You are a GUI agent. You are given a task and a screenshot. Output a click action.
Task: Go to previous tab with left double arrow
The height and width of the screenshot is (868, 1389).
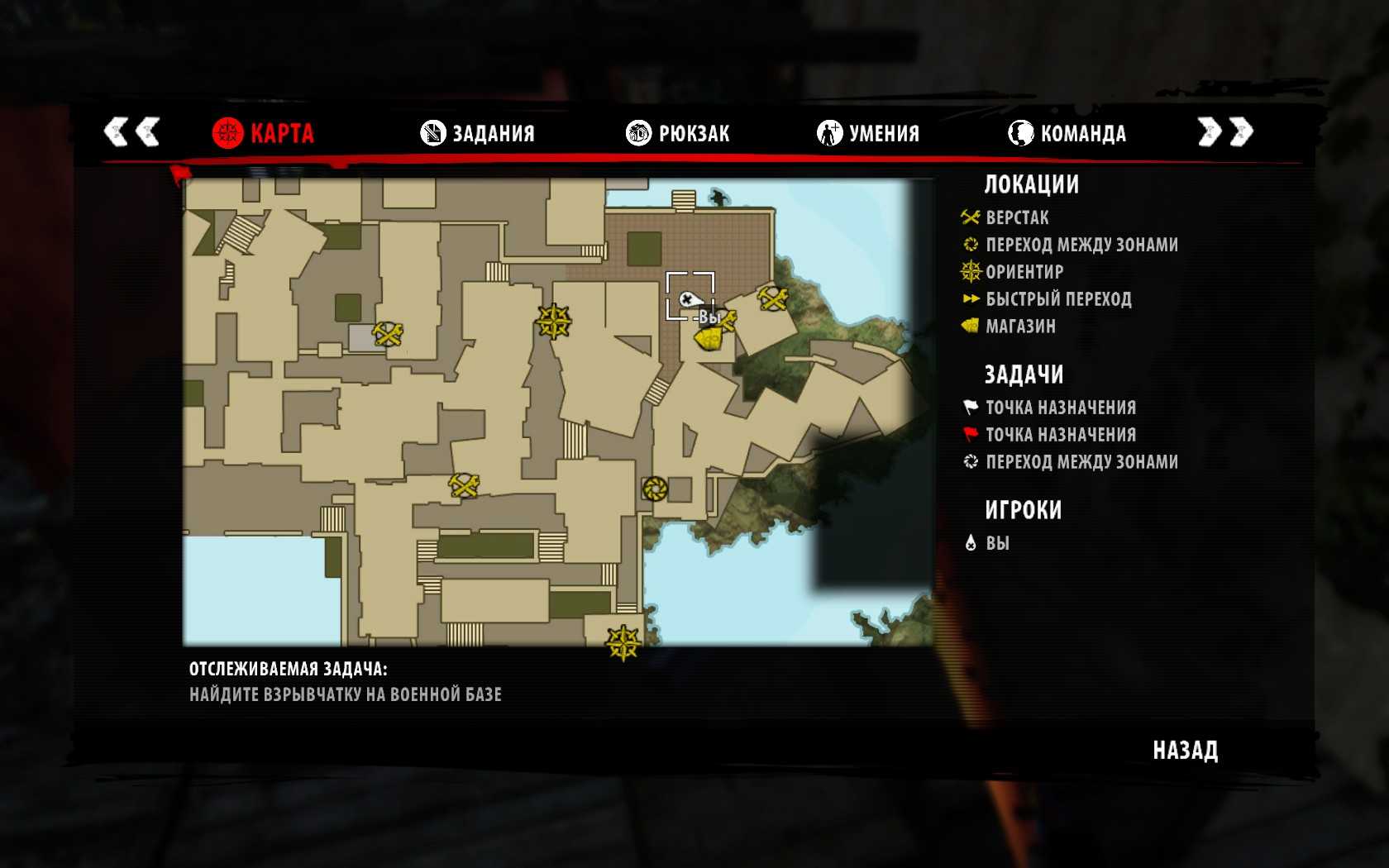click(x=131, y=131)
